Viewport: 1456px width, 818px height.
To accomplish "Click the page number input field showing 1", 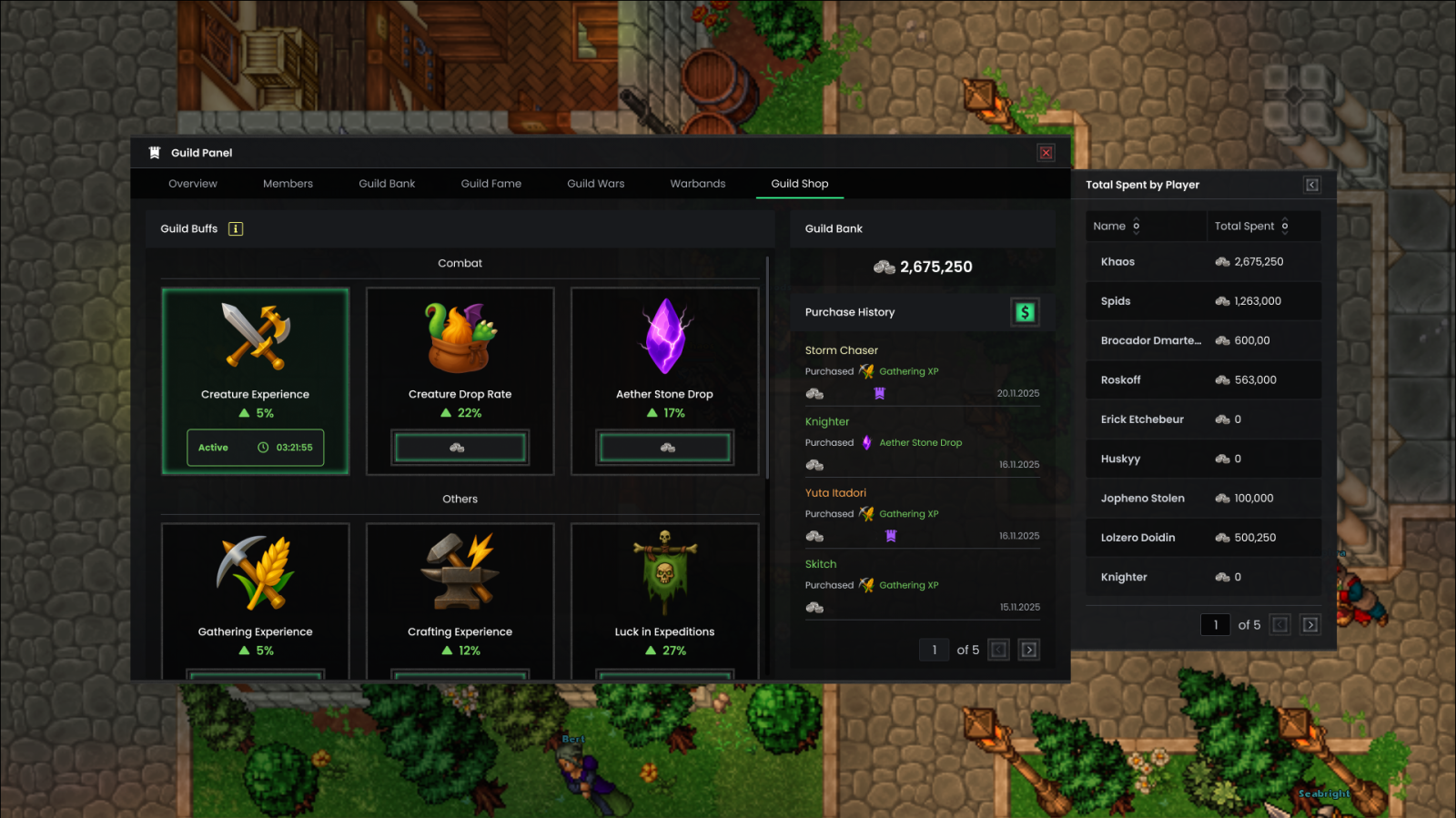I will pos(934,650).
